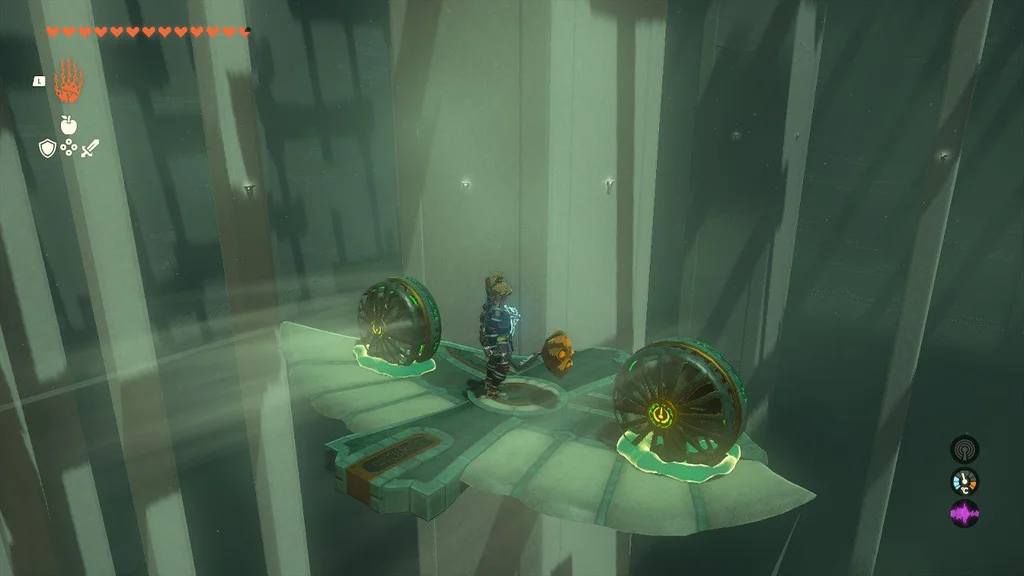Choose the sword weapon quick-select icon
This screenshot has width=1024, height=576.
pos(91,148)
